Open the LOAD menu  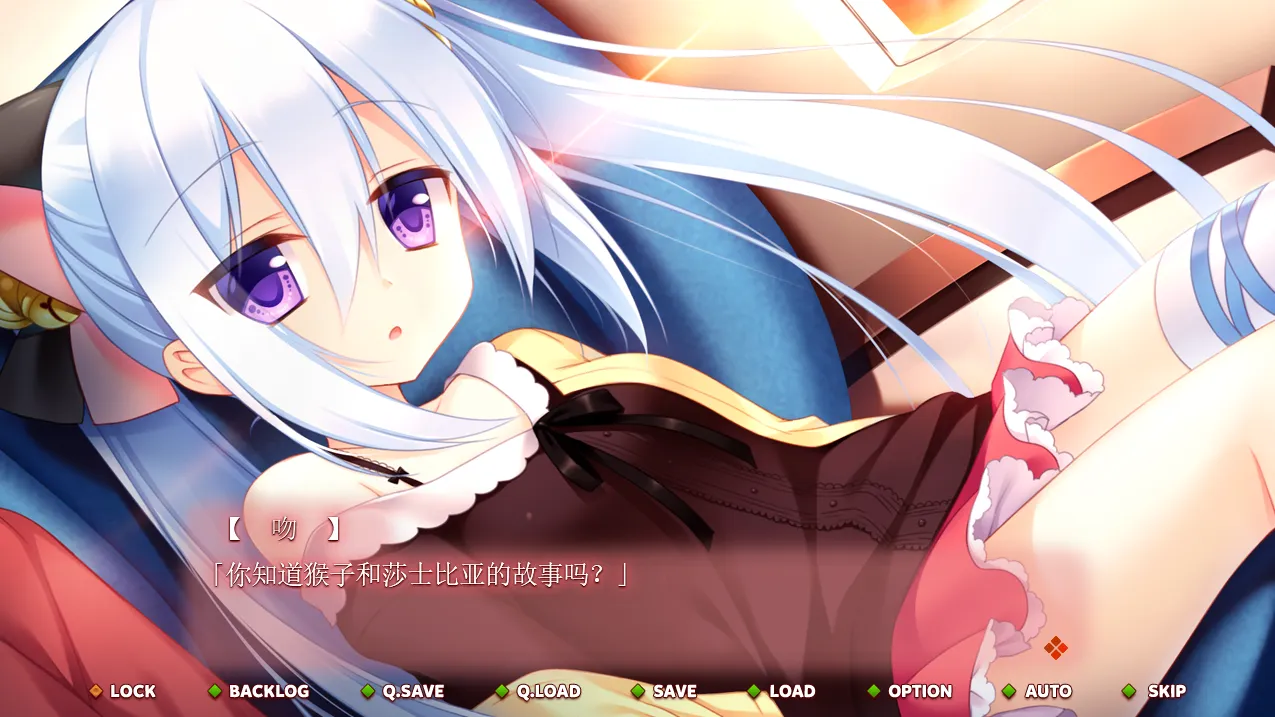tap(781, 691)
